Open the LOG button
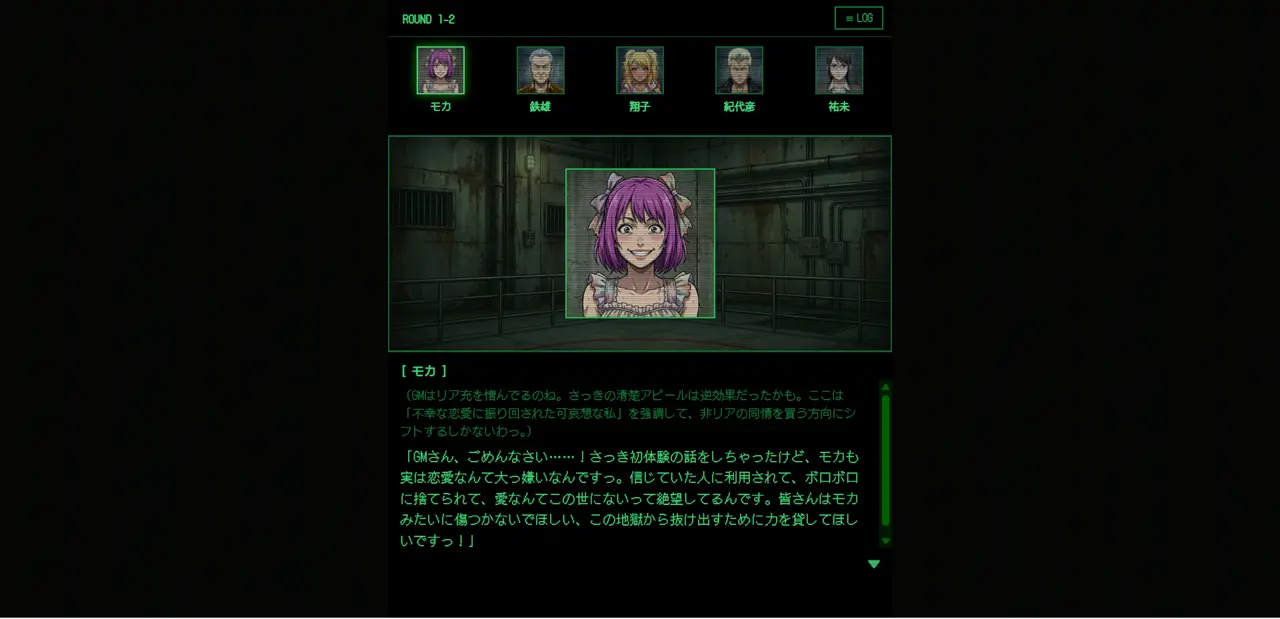Image resolution: width=1280 pixels, height=619 pixels. click(858, 18)
